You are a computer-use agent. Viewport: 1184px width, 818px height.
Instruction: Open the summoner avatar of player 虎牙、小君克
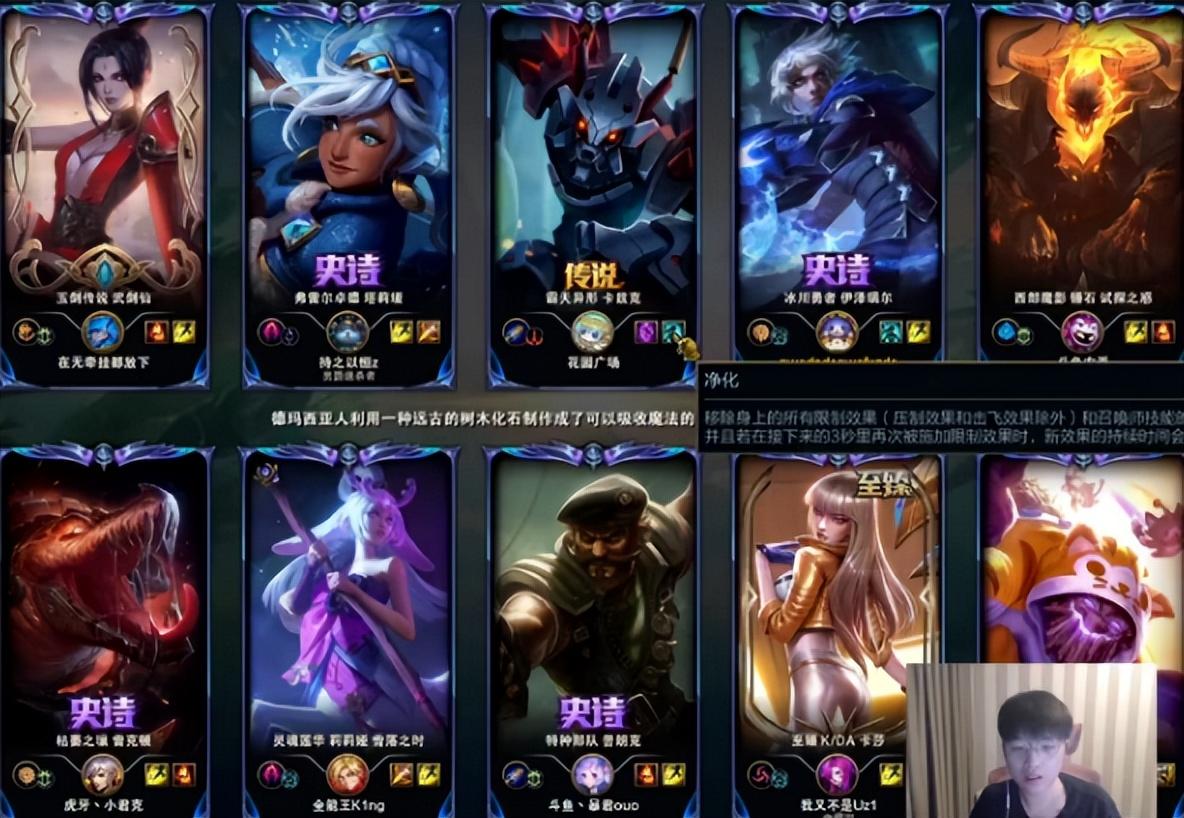click(x=103, y=774)
